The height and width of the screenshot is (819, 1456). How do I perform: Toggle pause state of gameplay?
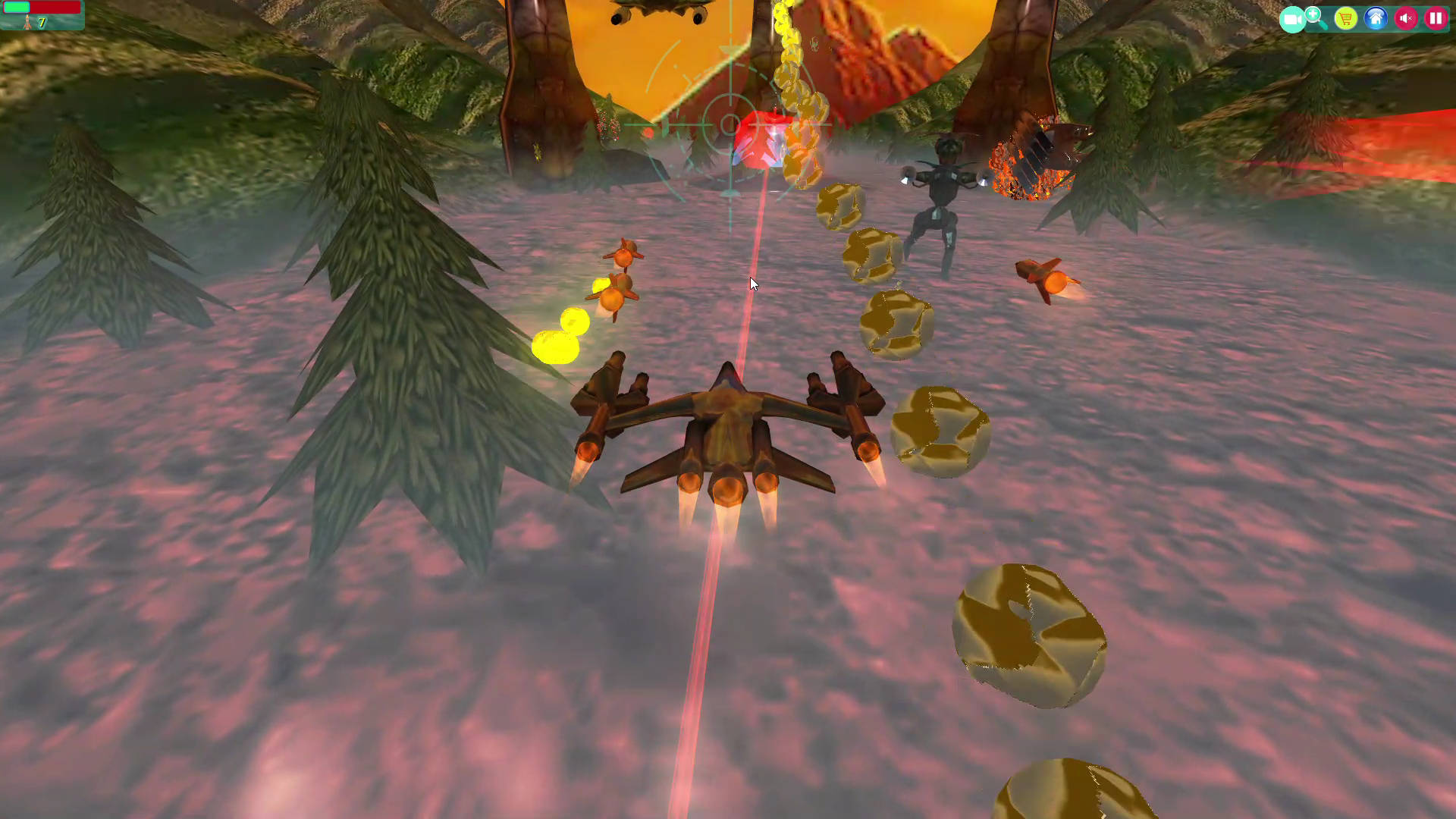[1435, 18]
